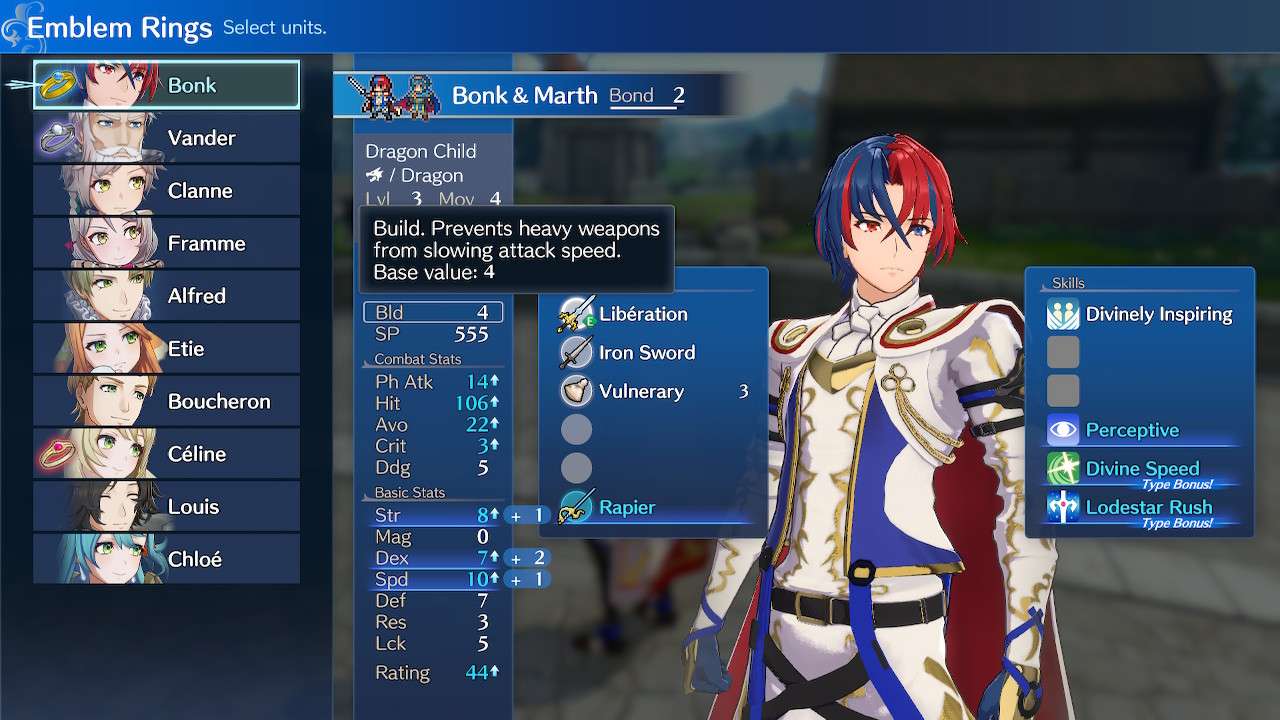This screenshot has width=1280, height=720.
Task: Select the Str stat row
Action: click(433, 516)
